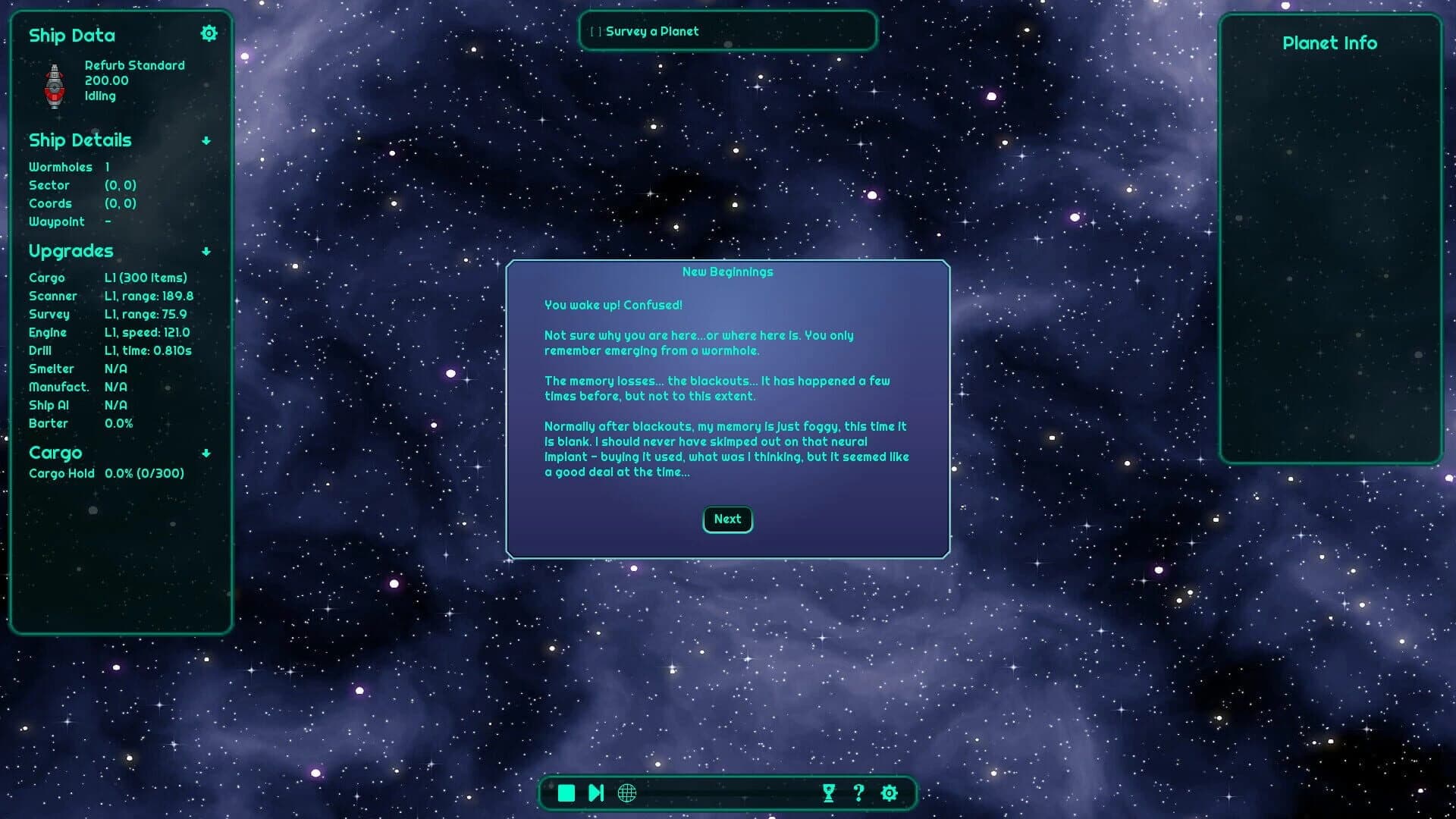Select the Planet Info panel header

pyautogui.click(x=1329, y=43)
